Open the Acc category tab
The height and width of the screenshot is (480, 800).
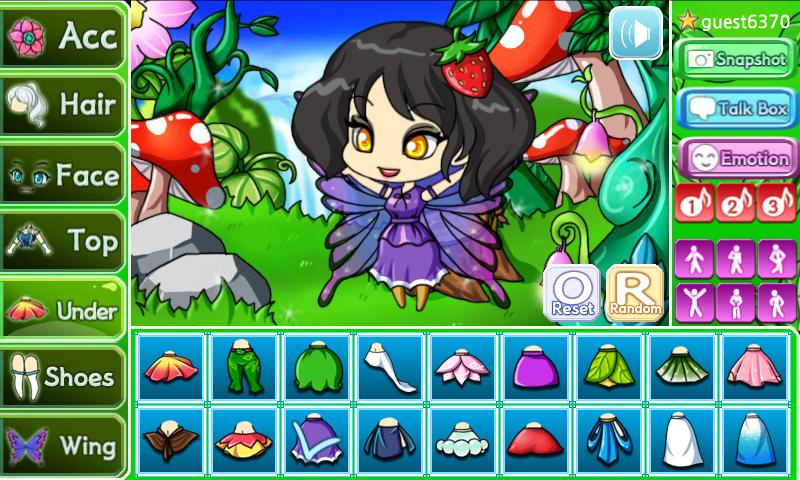(62, 36)
